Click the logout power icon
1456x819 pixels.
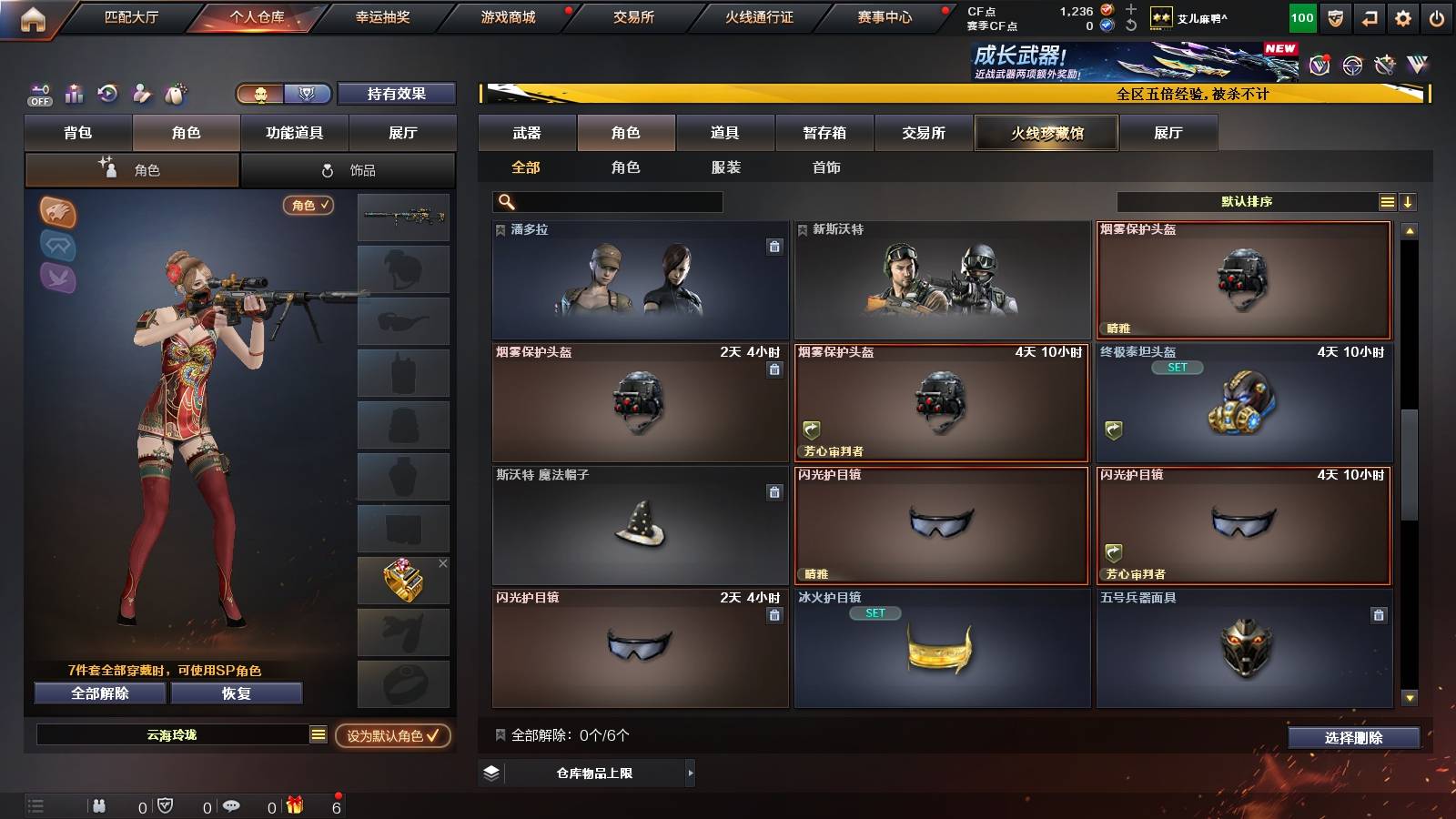click(x=1437, y=16)
